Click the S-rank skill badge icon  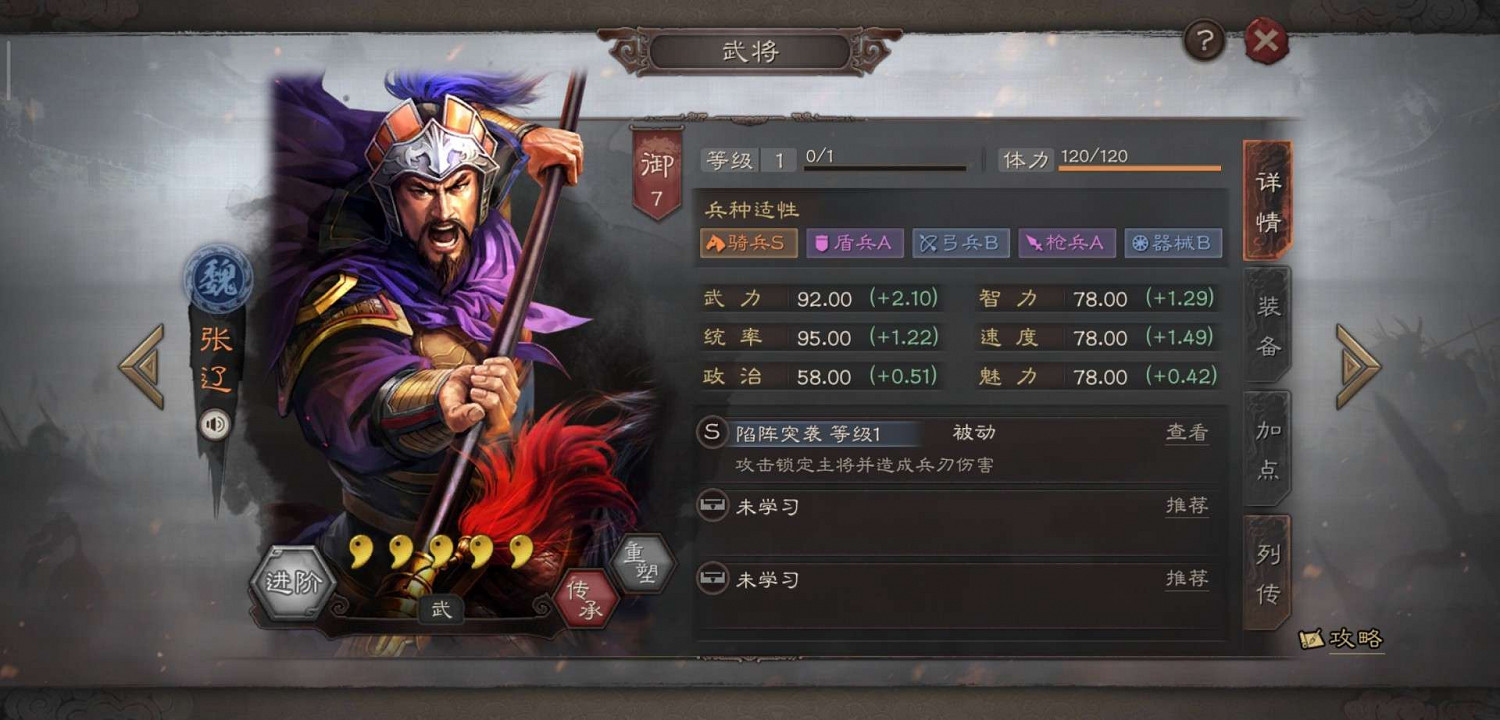pos(712,432)
